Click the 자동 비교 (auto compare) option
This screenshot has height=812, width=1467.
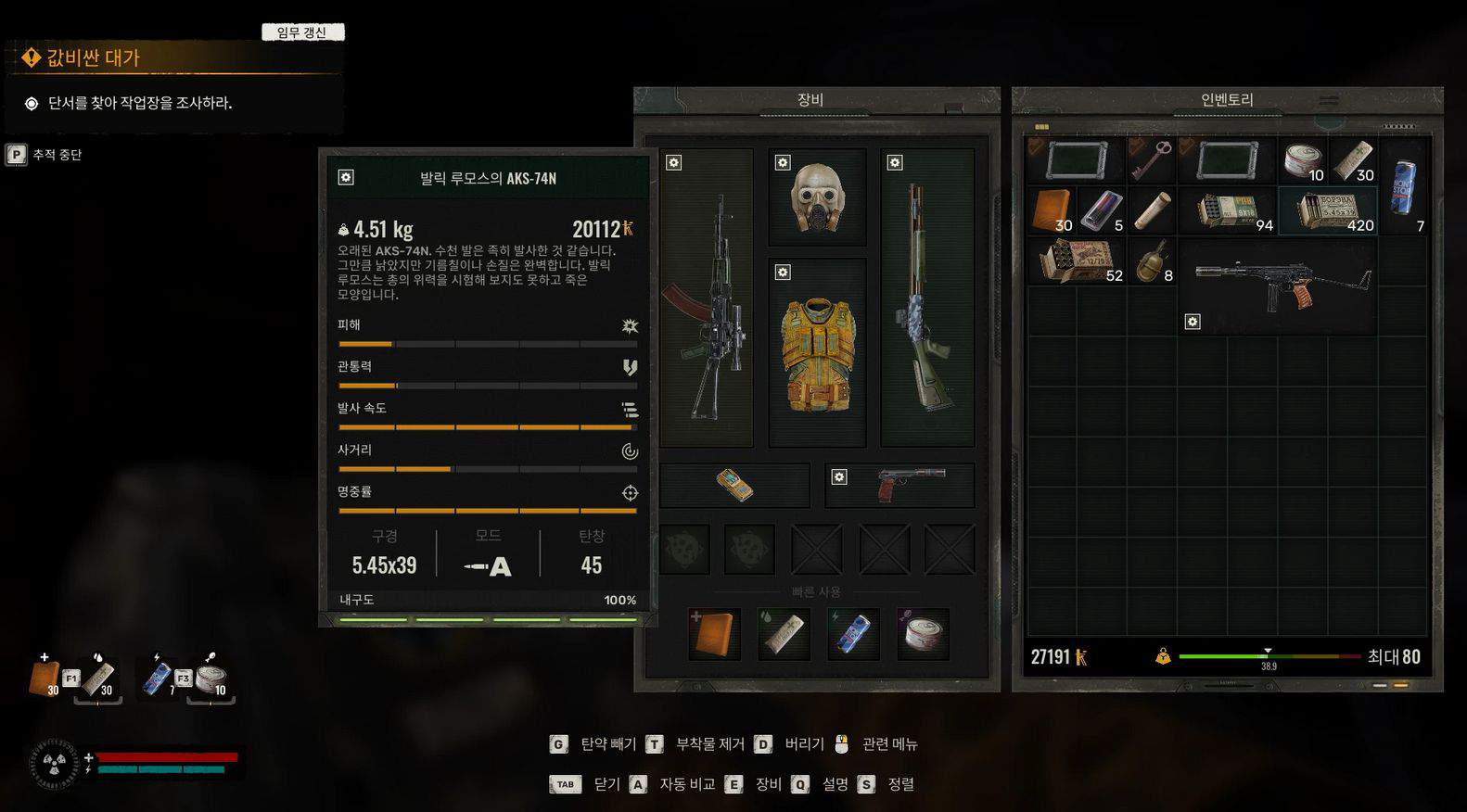[675, 784]
